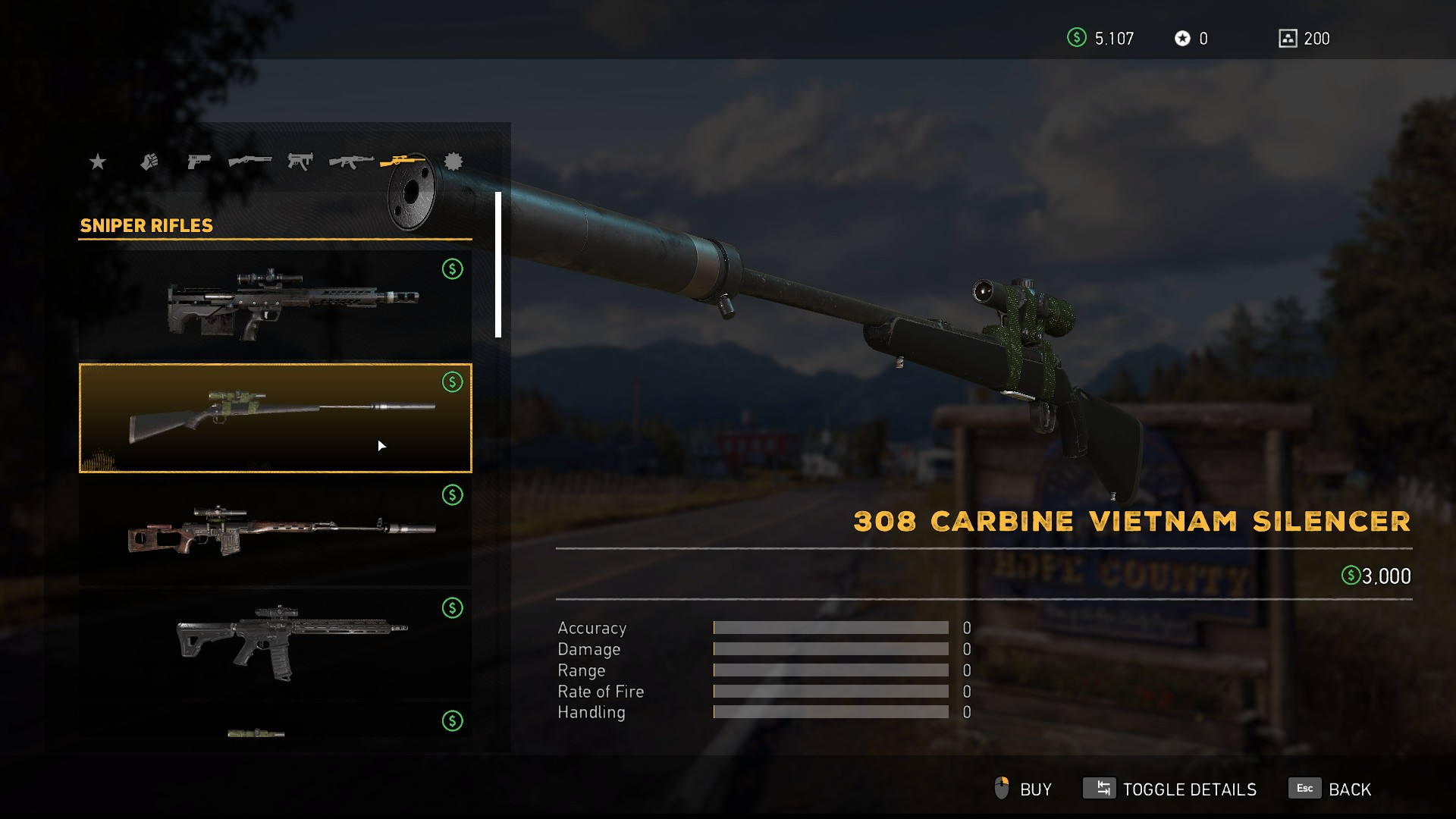1456x819 pixels.
Task: Open the gear-shaped special category tab
Action: tap(453, 162)
